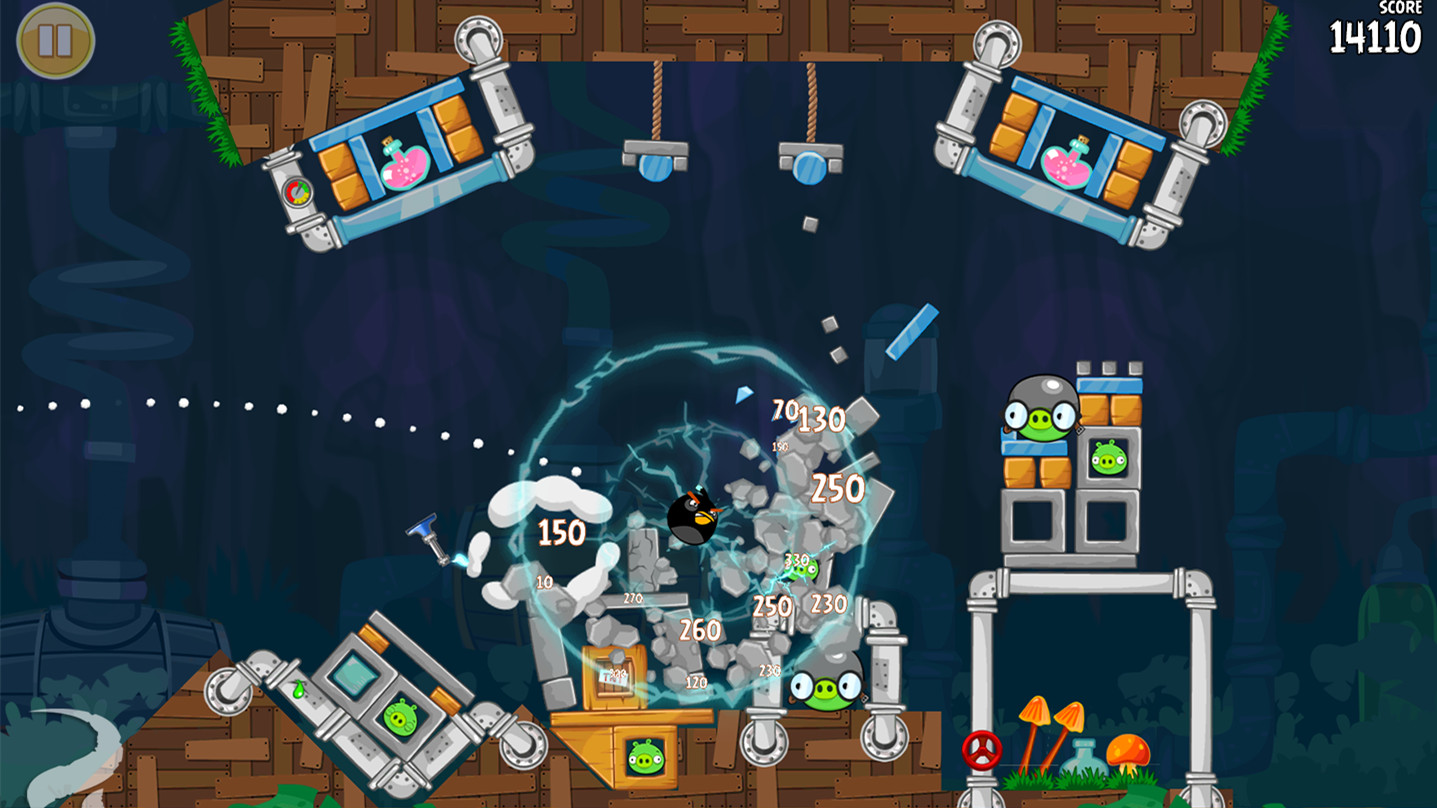Pause the game with the pause button
1437x808 pixels.
(55, 41)
